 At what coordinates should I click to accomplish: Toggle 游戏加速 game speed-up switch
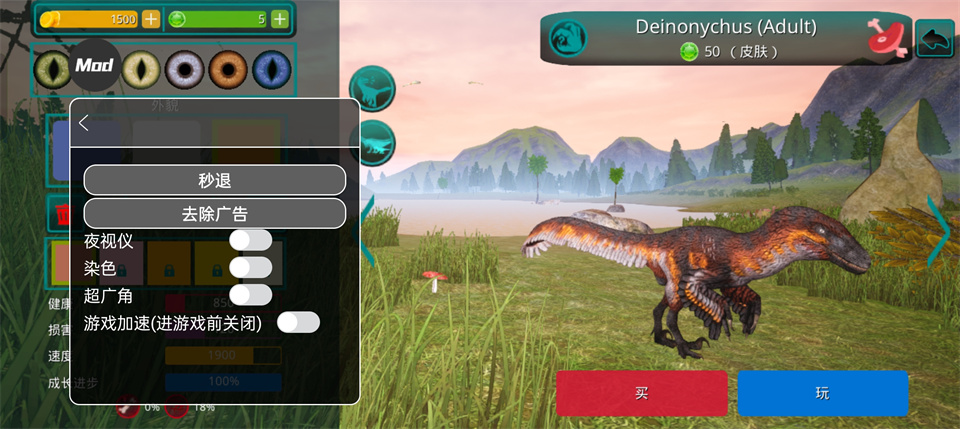click(298, 322)
